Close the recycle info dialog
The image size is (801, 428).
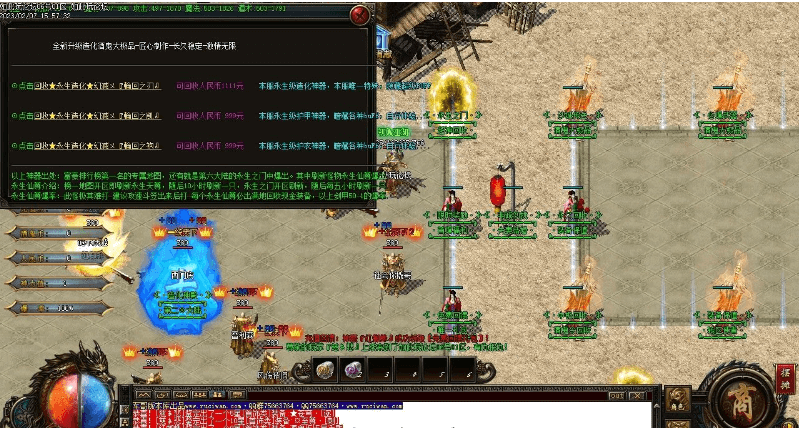pyautogui.click(x=358, y=15)
